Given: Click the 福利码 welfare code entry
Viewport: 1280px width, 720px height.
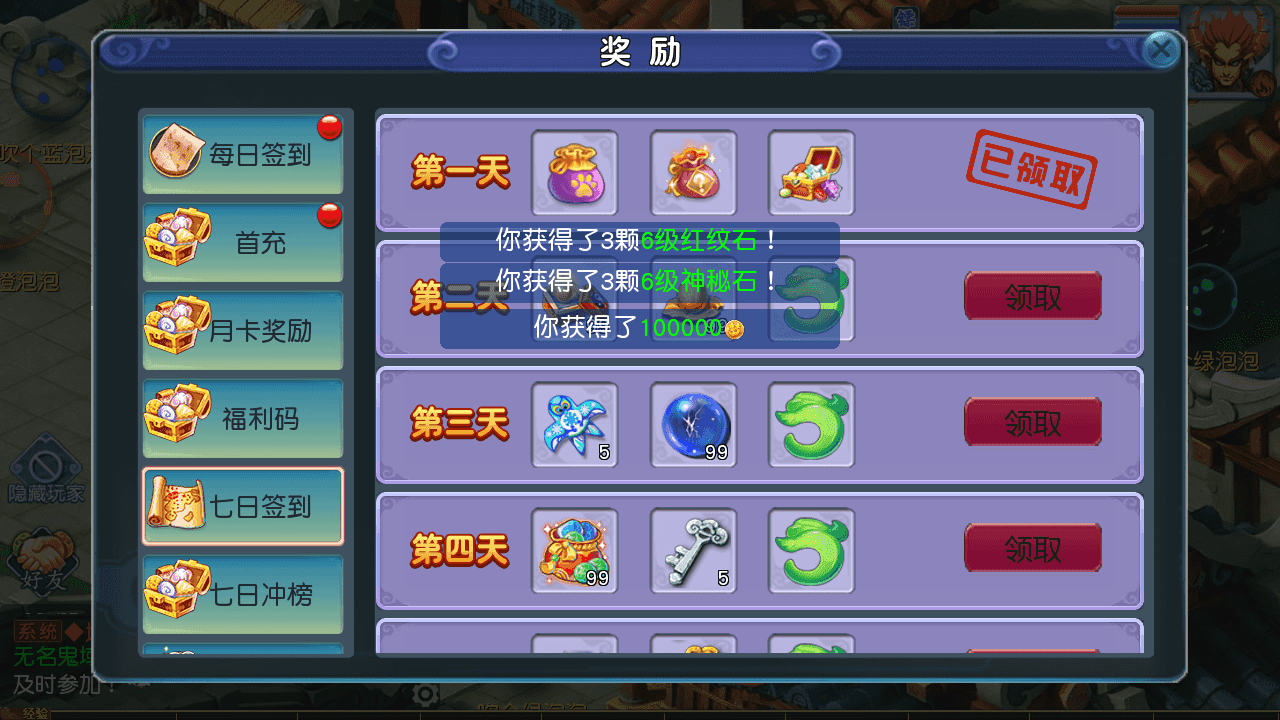Looking at the screenshot, I should click(x=243, y=418).
